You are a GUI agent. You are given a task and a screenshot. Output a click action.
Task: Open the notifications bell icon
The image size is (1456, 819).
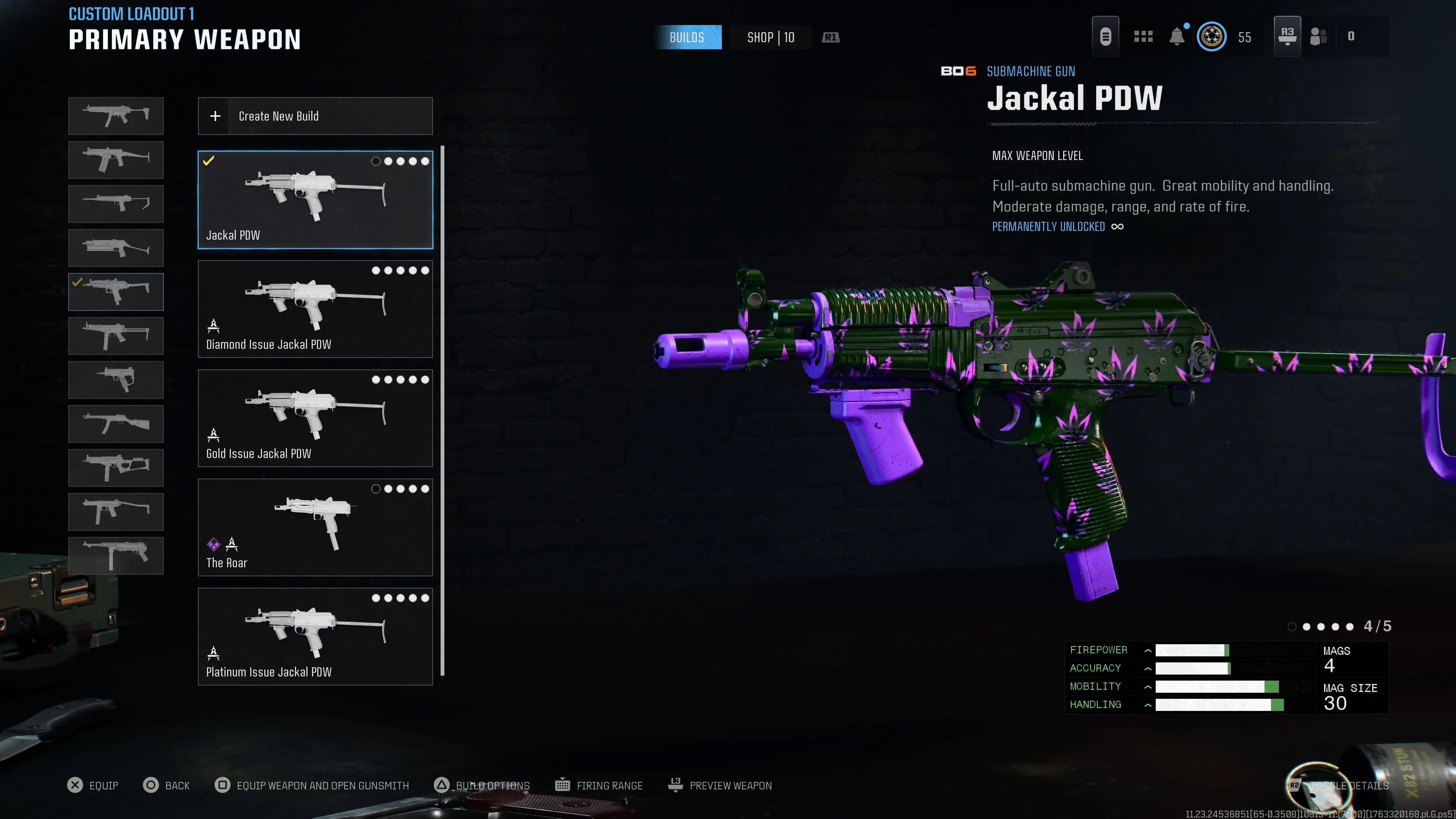pos(1178,36)
